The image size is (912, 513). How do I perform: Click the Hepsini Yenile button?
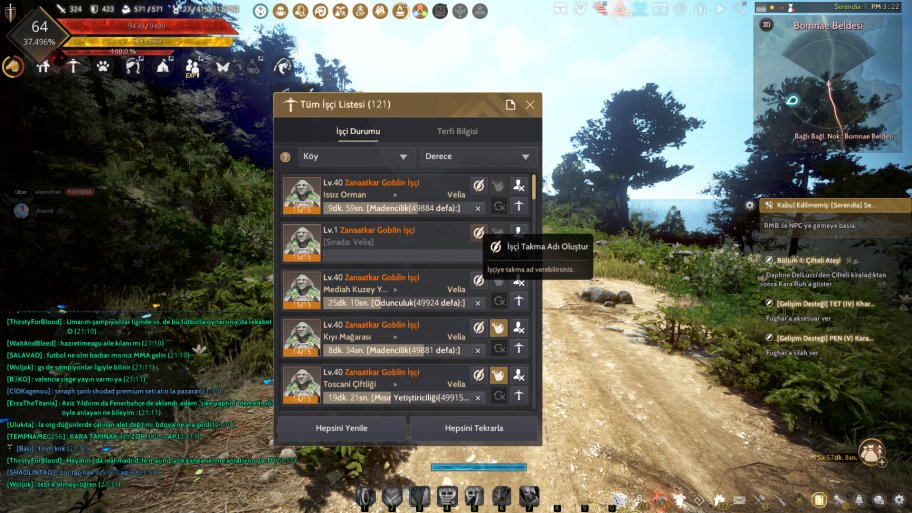[x=340, y=428]
